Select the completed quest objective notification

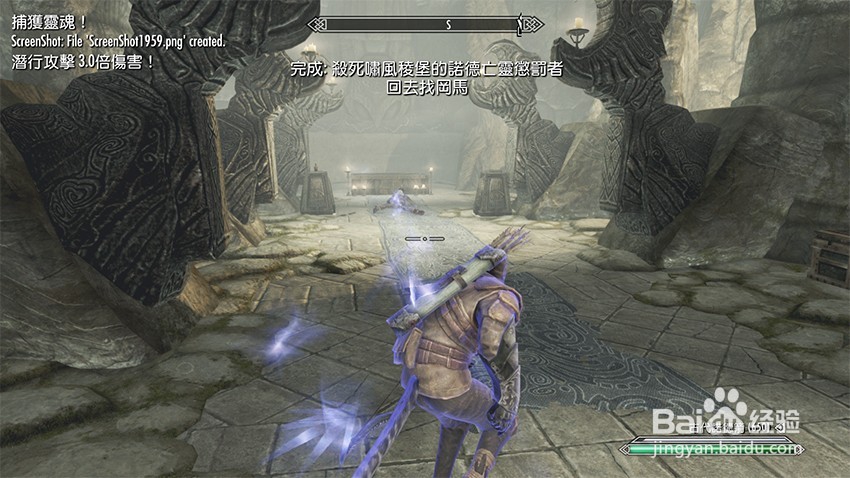[424, 70]
